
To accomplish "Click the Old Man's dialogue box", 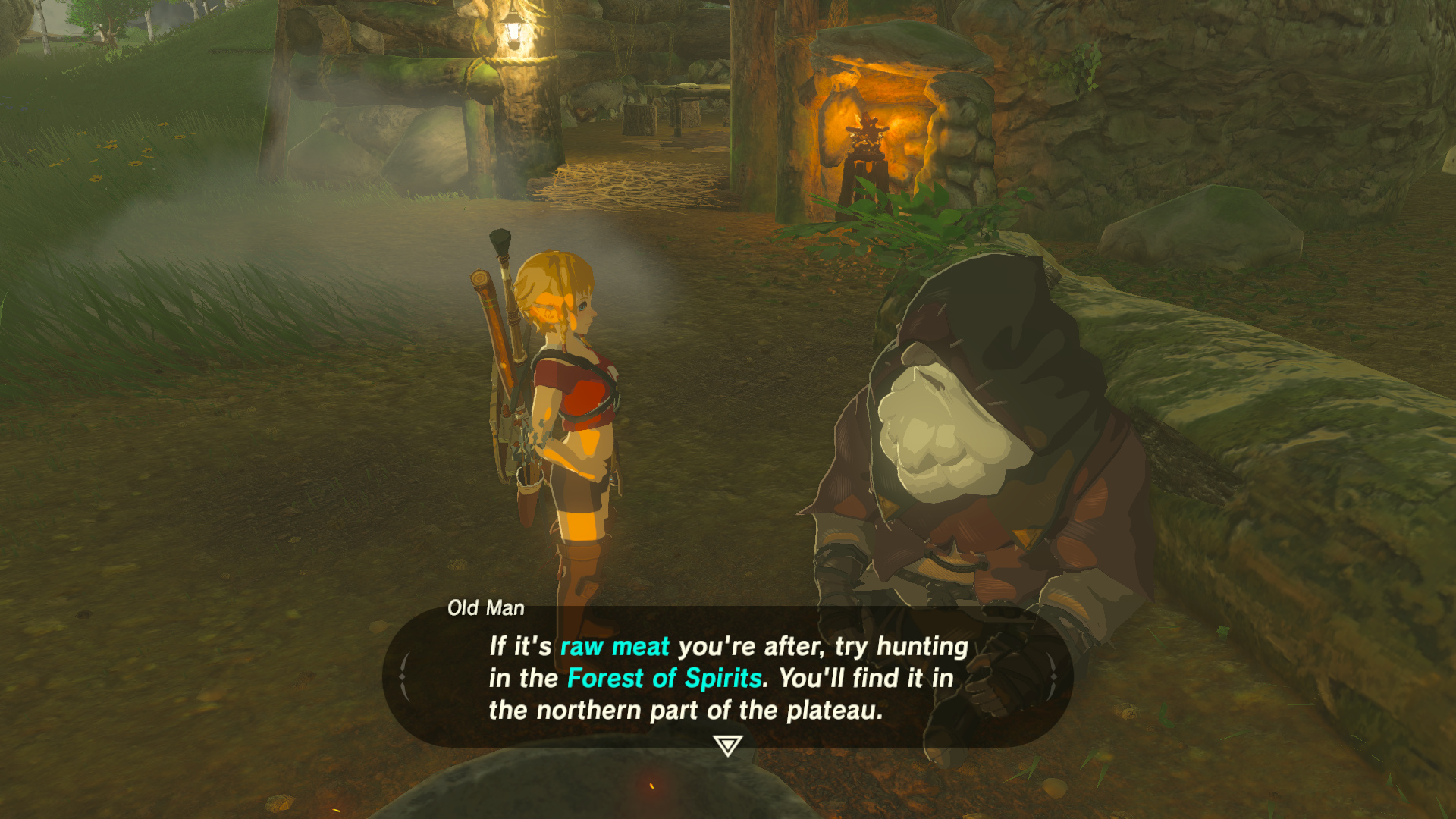I will [x=727, y=677].
